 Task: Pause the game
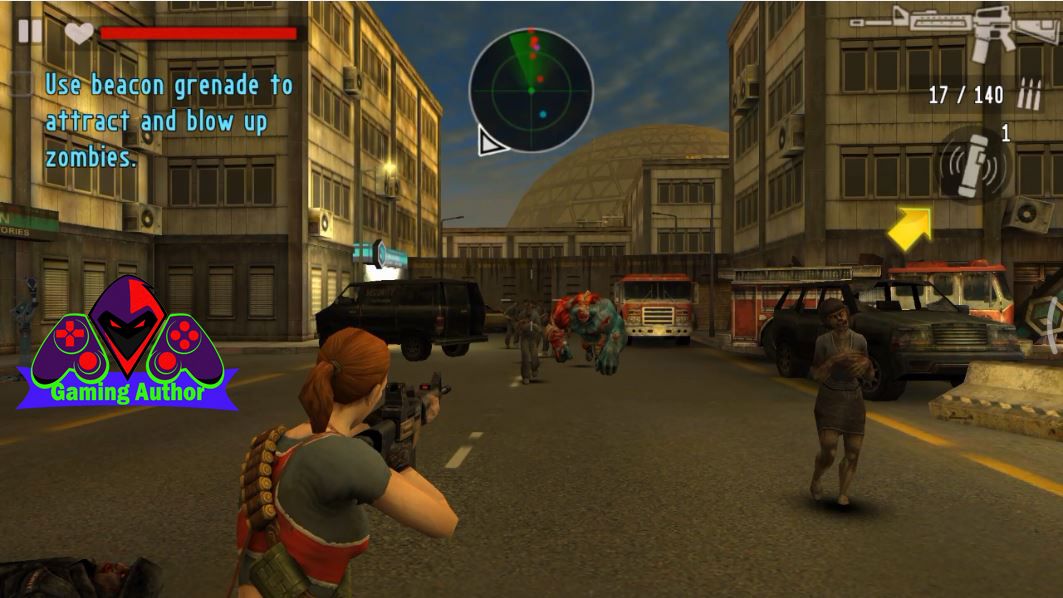coord(30,31)
